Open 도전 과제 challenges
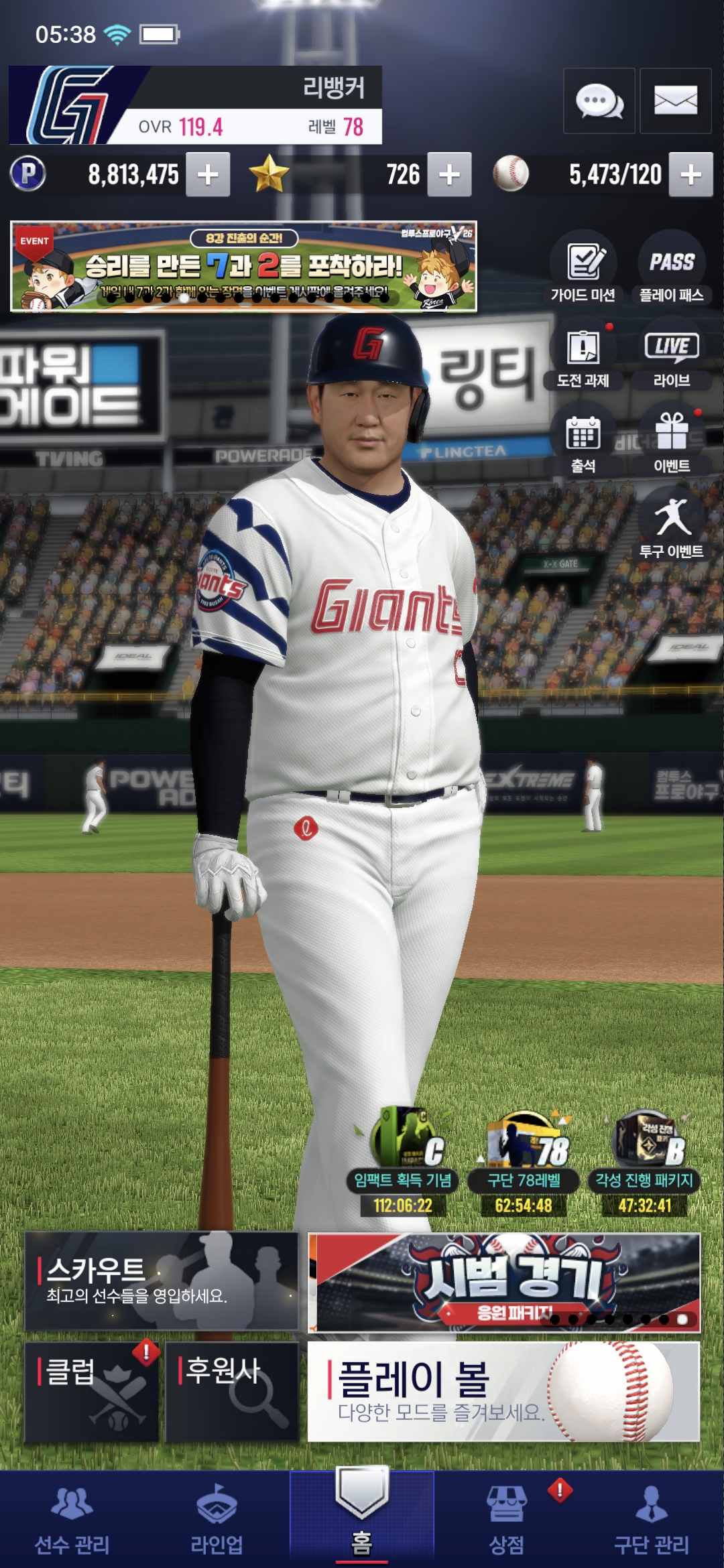Viewport: 724px width, 1568px height. [x=583, y=356]
